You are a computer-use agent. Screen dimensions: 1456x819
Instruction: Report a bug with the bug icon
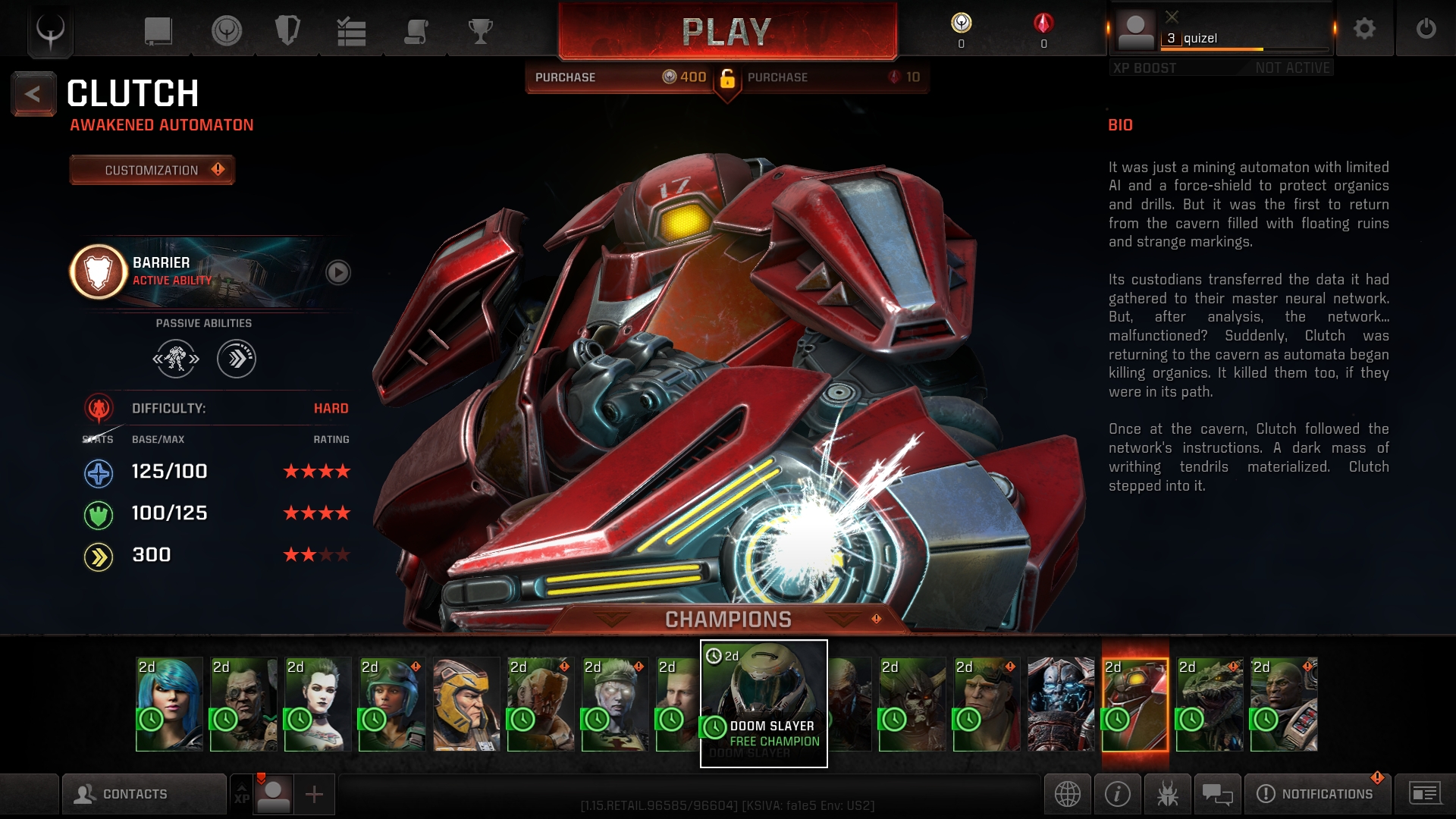click(x=1167, y=794)
